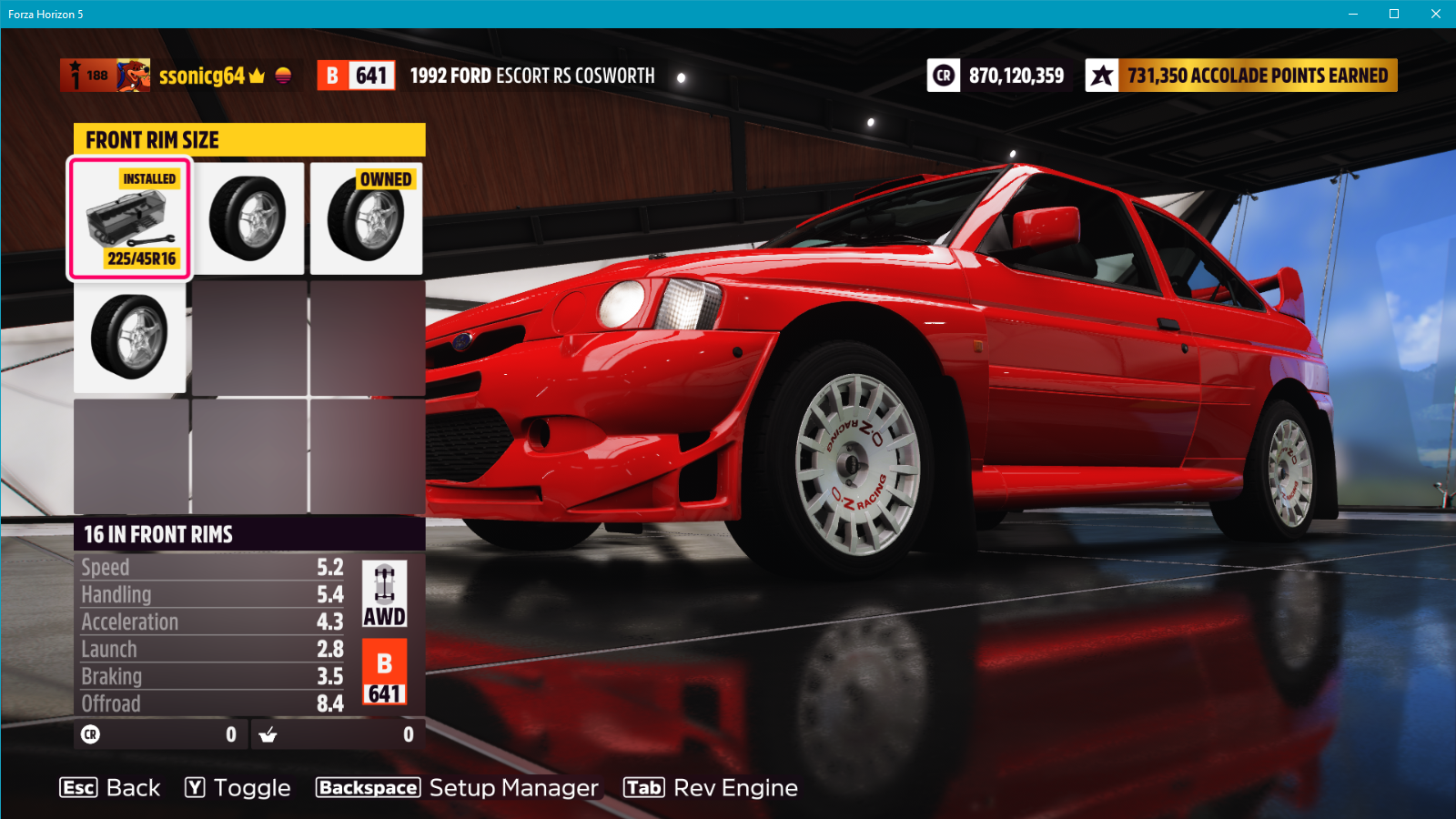Minimize the Forza Horizon 5 window

[1353, 14]
